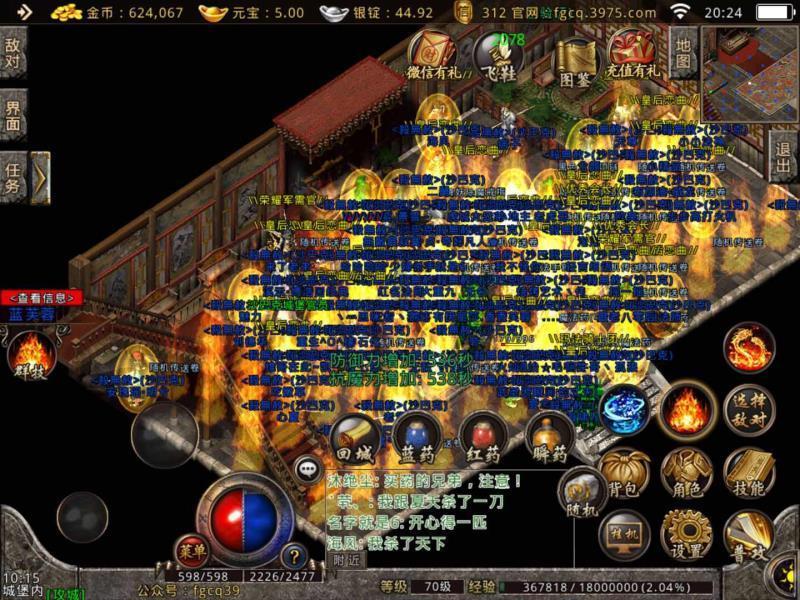Viewport: 800px width, 600px height.
Task: Drink the 红药 red potion
Action: coord(480,438)
